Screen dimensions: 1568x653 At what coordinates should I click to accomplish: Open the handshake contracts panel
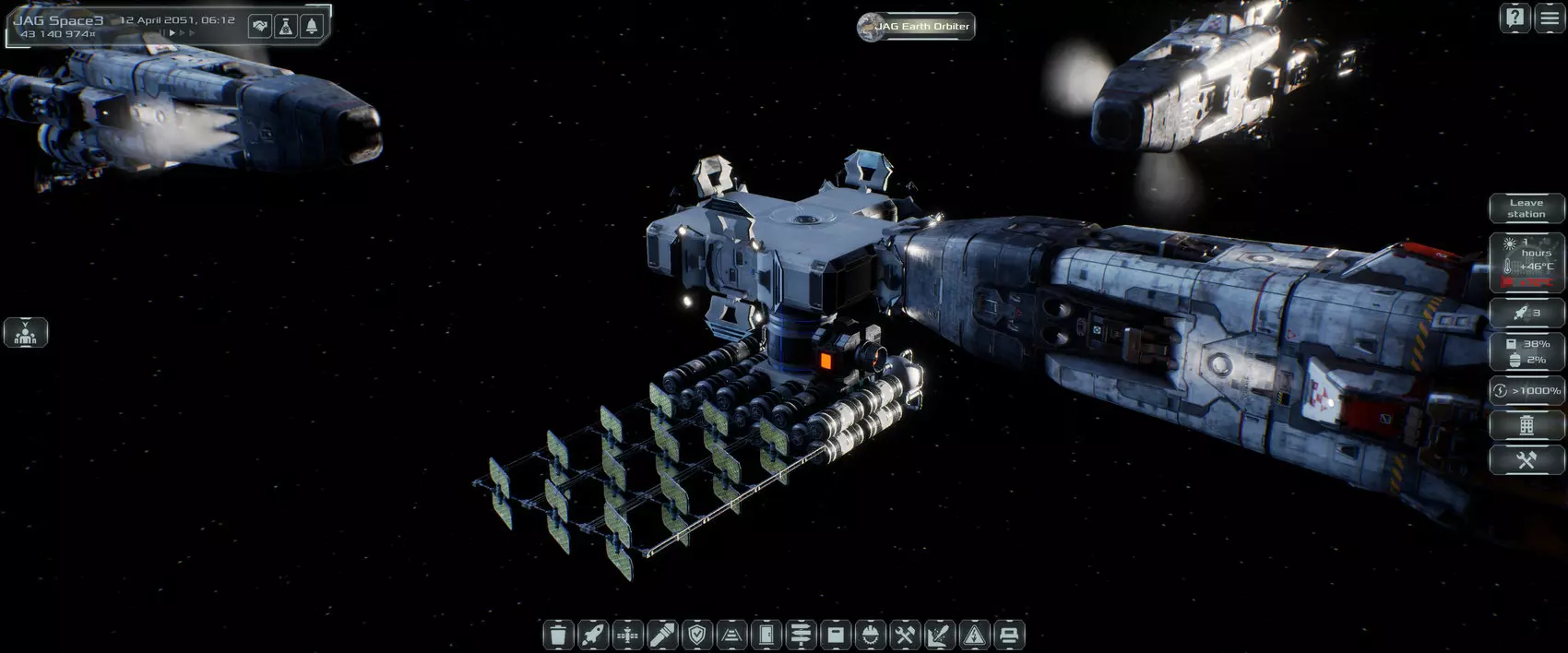click(260, 26)
